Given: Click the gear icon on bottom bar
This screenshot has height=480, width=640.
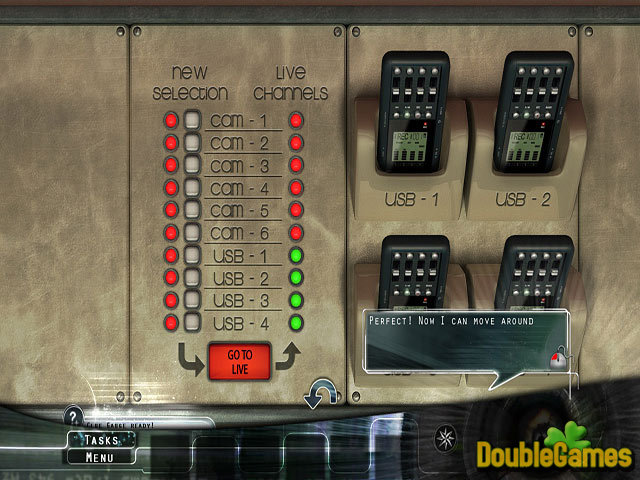Looking at the screenshot, I should (x=443, y=437).
